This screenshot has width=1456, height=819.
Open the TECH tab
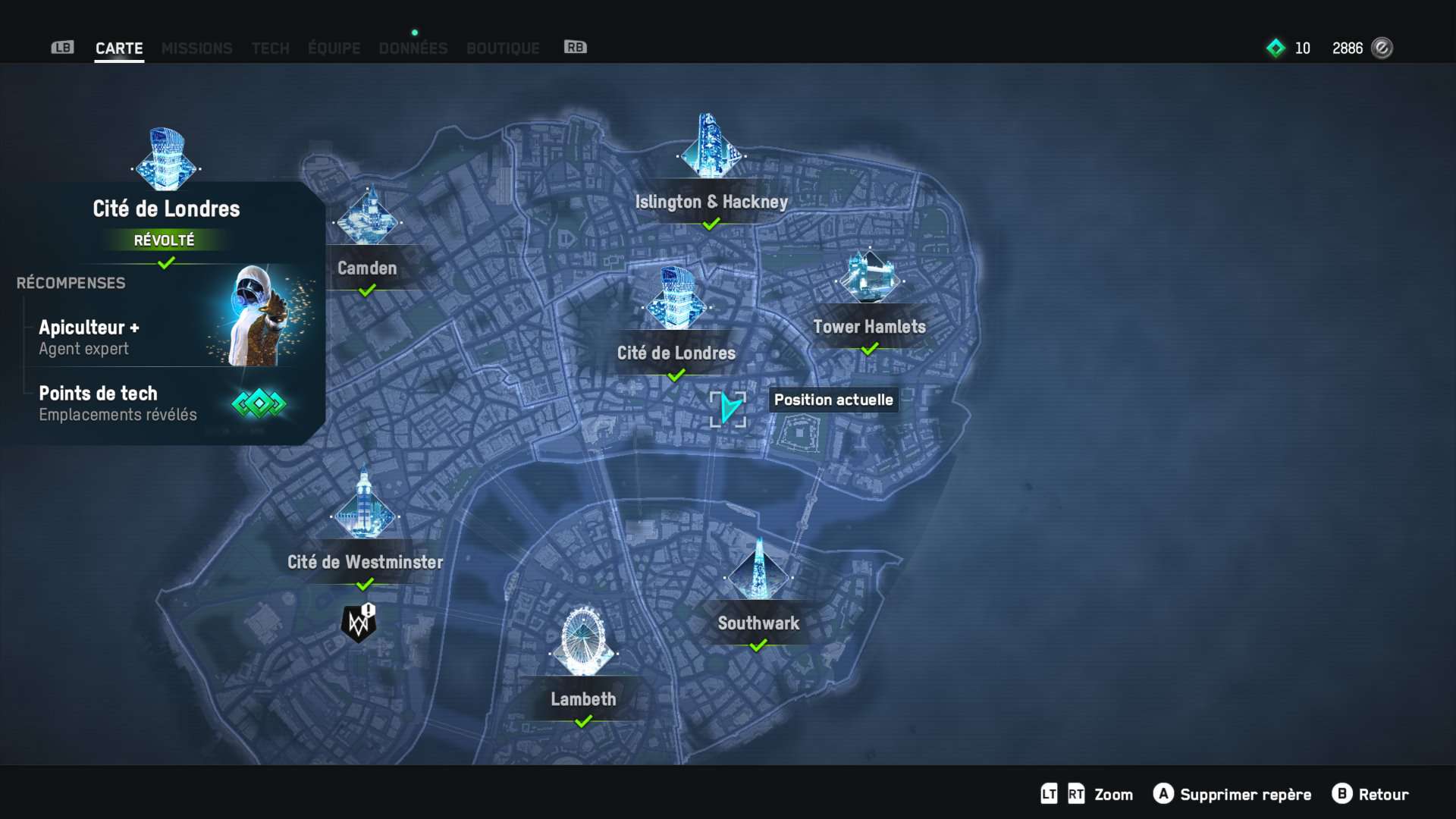pyautogui.click(x=270, y=49)
